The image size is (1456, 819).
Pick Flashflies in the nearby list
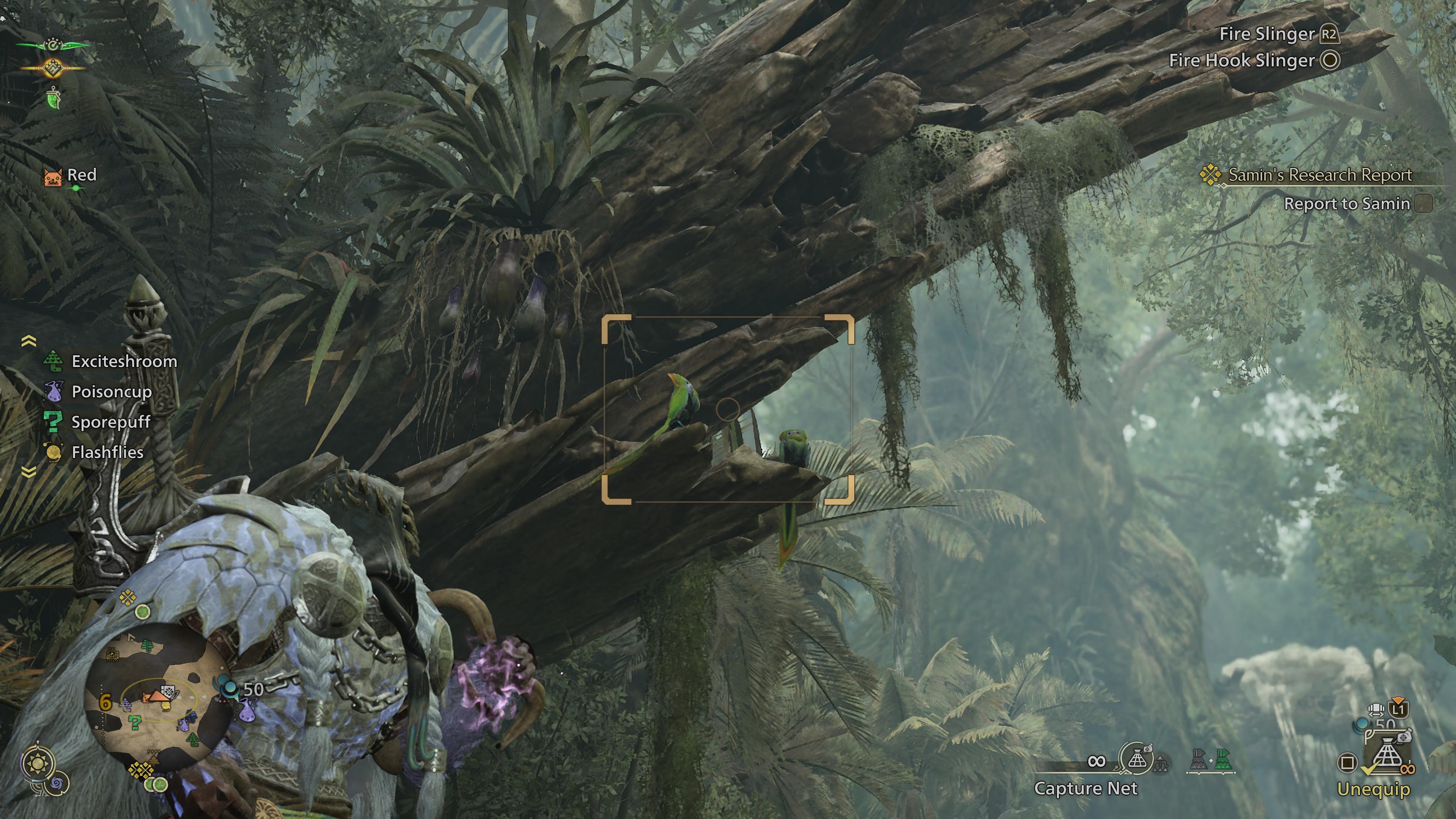(107, 452)
